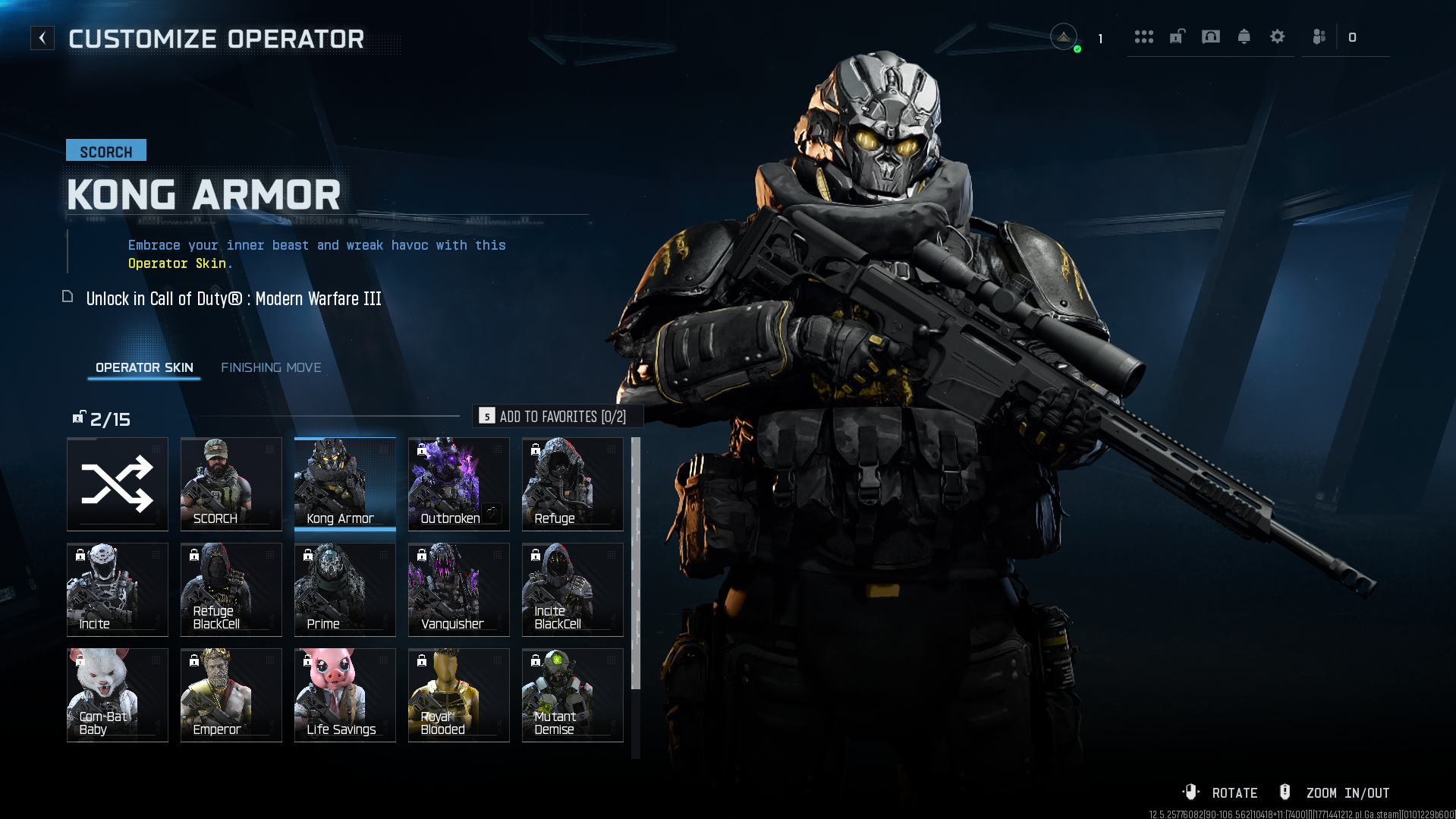Pick the Kong Armor skin tile
Viewport: 1456px width, 819px height.
(x=345, y=484)
